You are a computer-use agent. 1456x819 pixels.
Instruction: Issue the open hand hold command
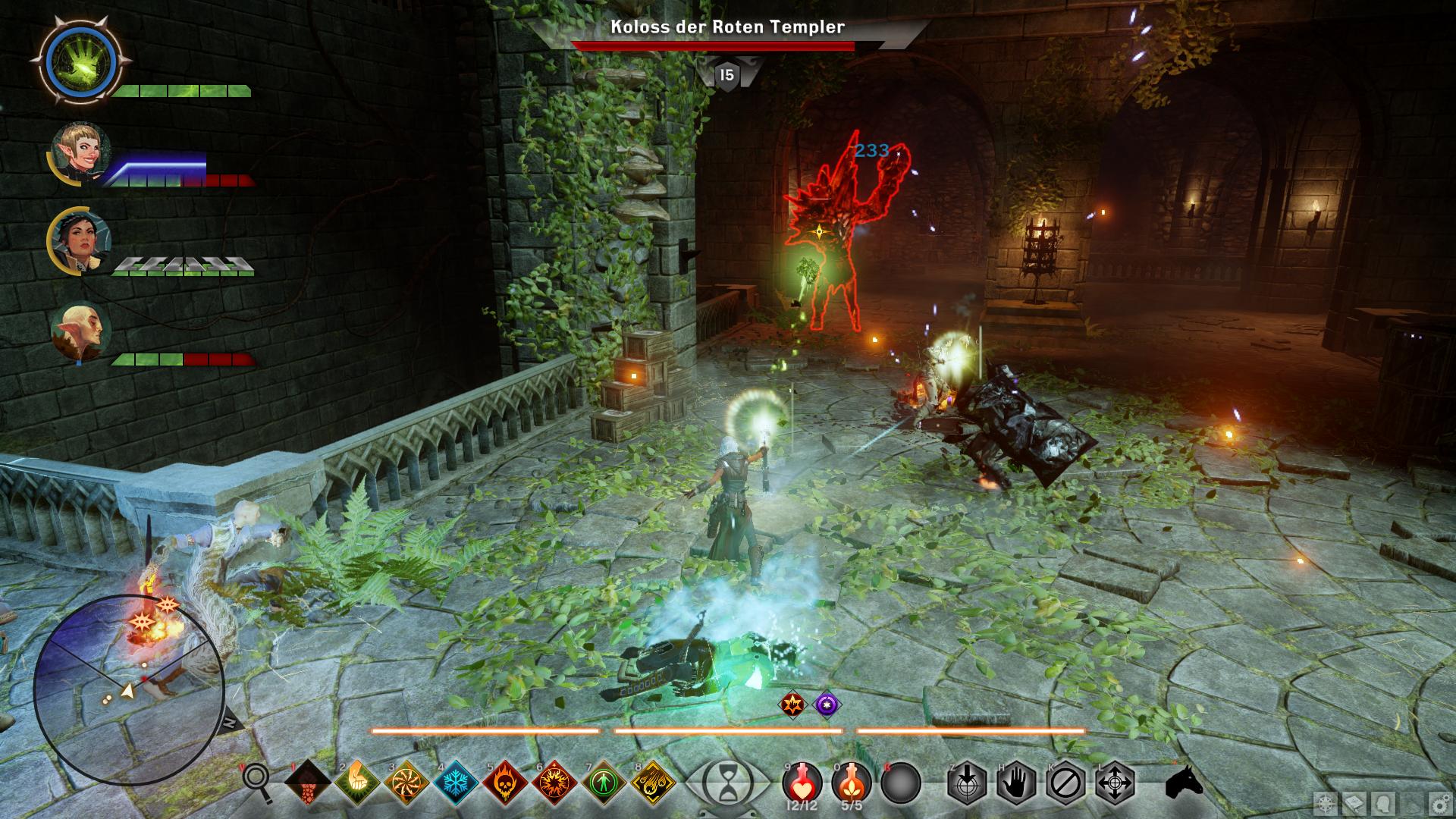tap(1016, 781)
